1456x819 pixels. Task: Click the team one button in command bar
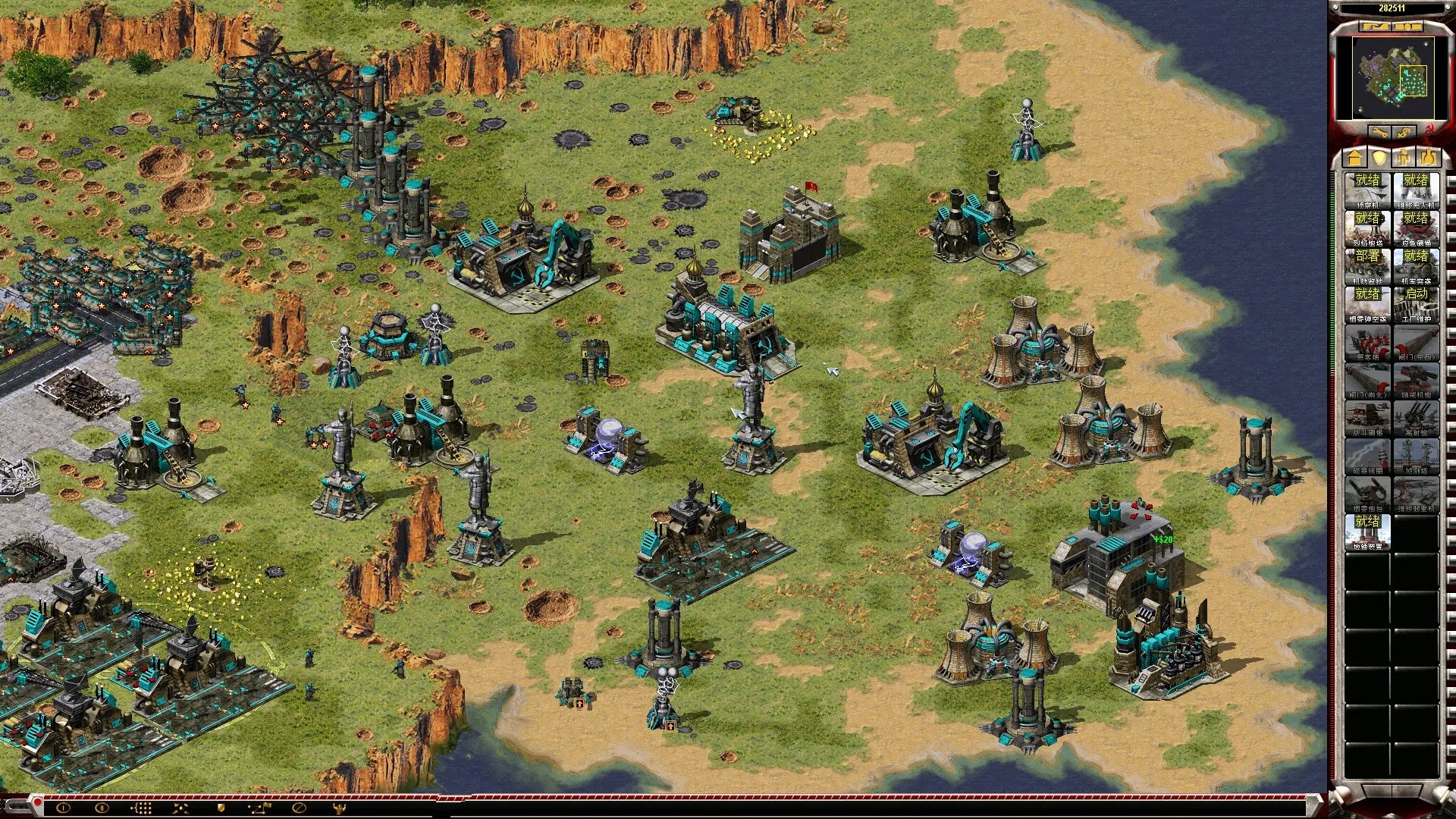[63, 808]
